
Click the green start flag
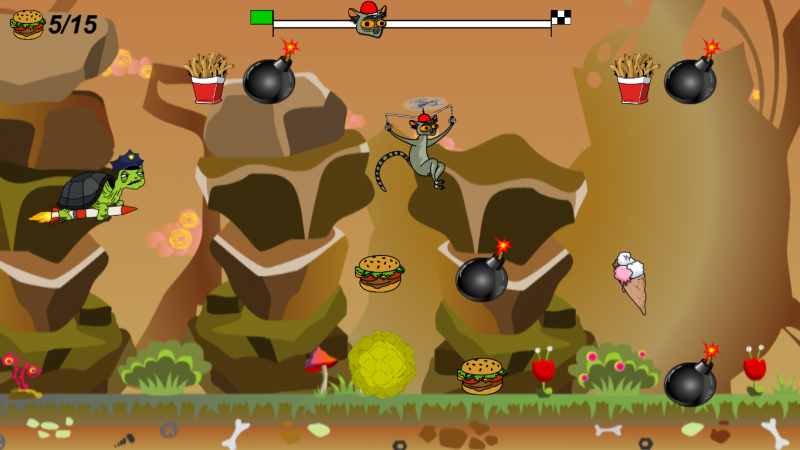[261, 17]
